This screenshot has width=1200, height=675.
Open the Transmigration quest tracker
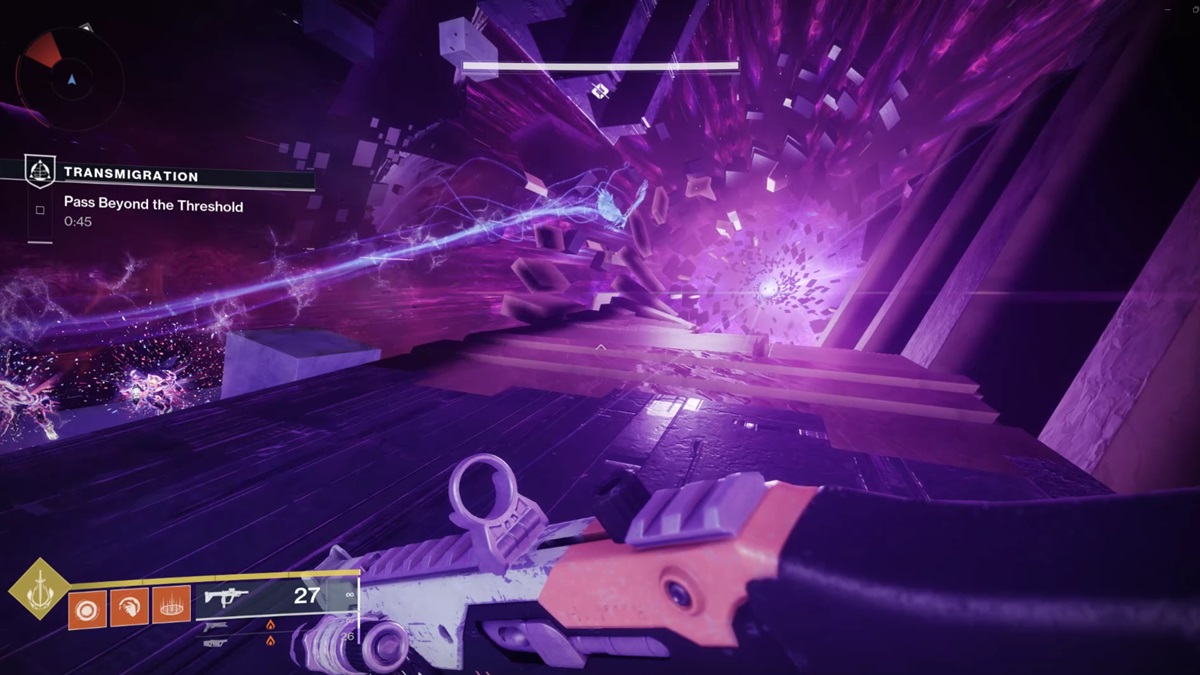130,175
